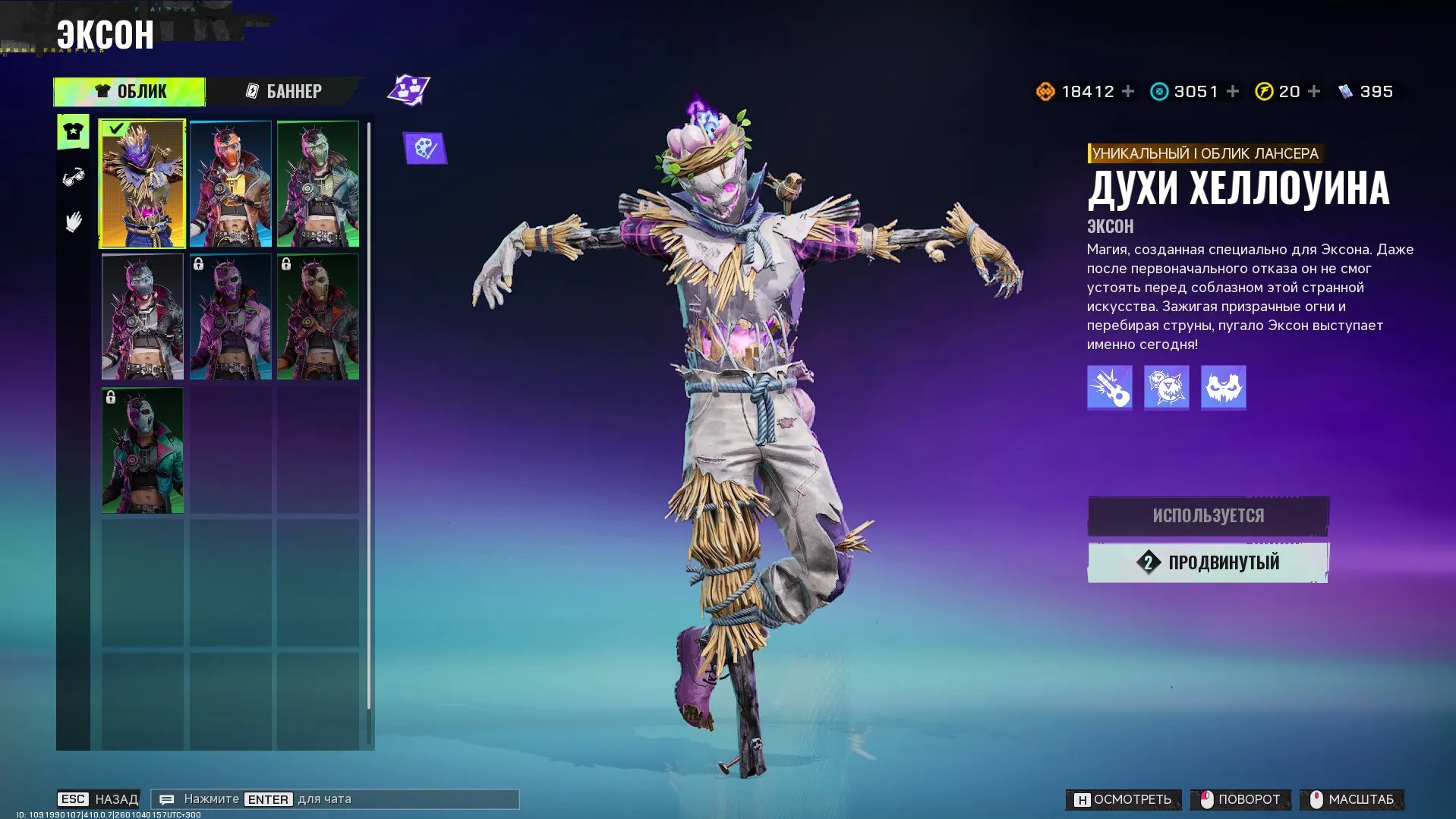Viewport: 1456px width, 819px height.
Task: View the guitar effect icon
Action: [x=1109, y=387]
